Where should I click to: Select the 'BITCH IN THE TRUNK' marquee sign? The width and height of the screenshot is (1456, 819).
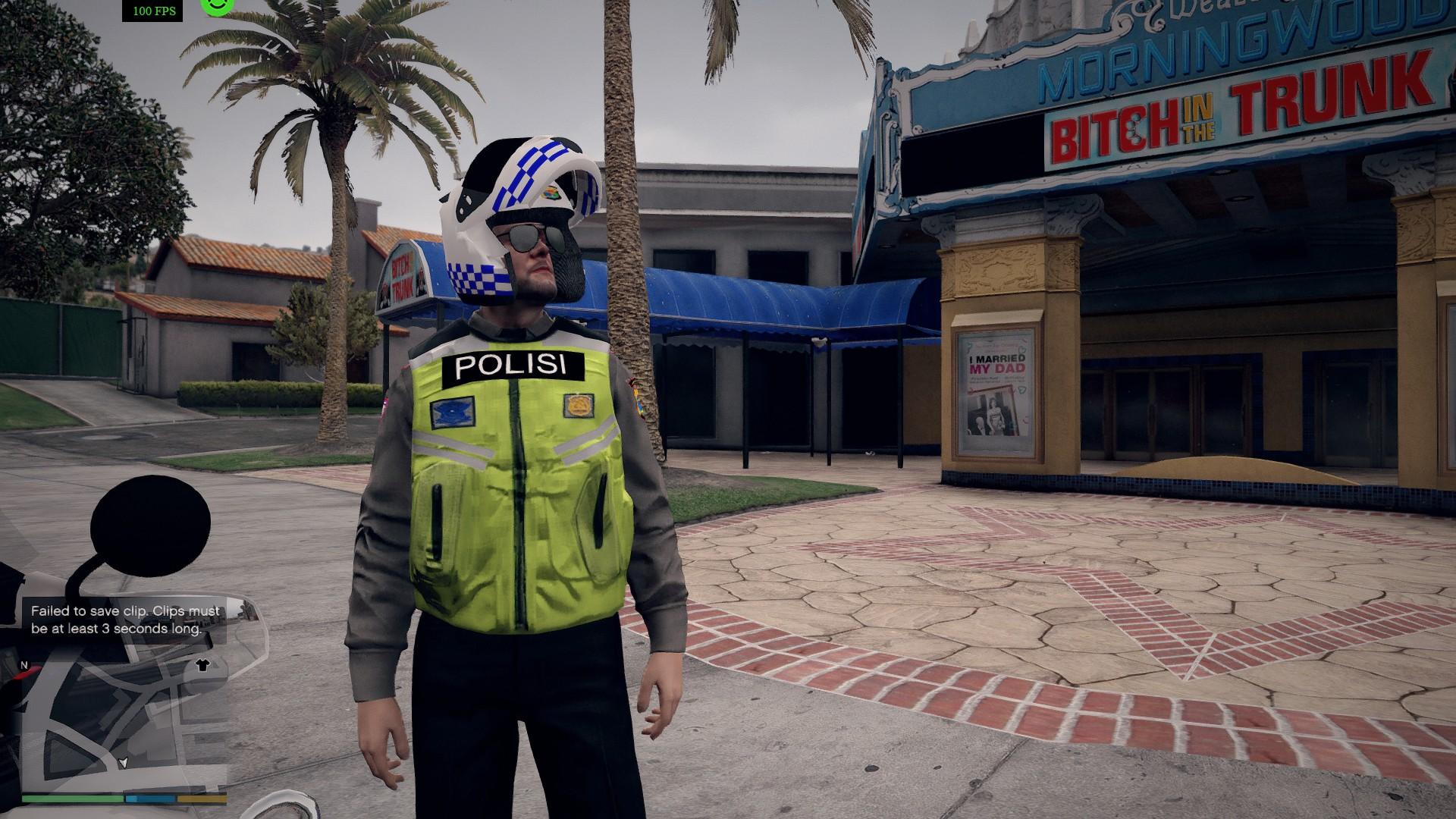click(1238, 114)
